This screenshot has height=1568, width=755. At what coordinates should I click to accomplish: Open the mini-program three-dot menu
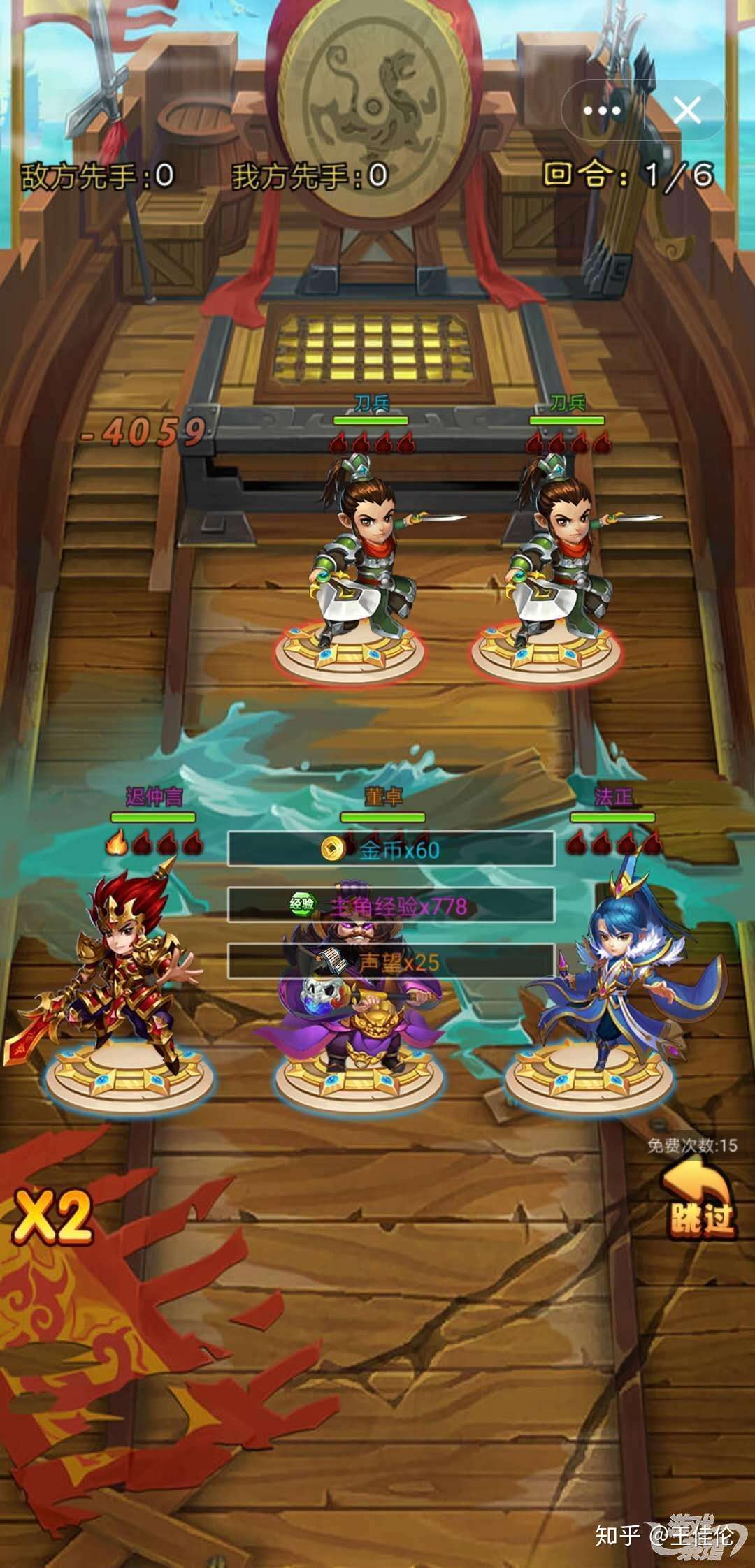(x=602, y=110)
